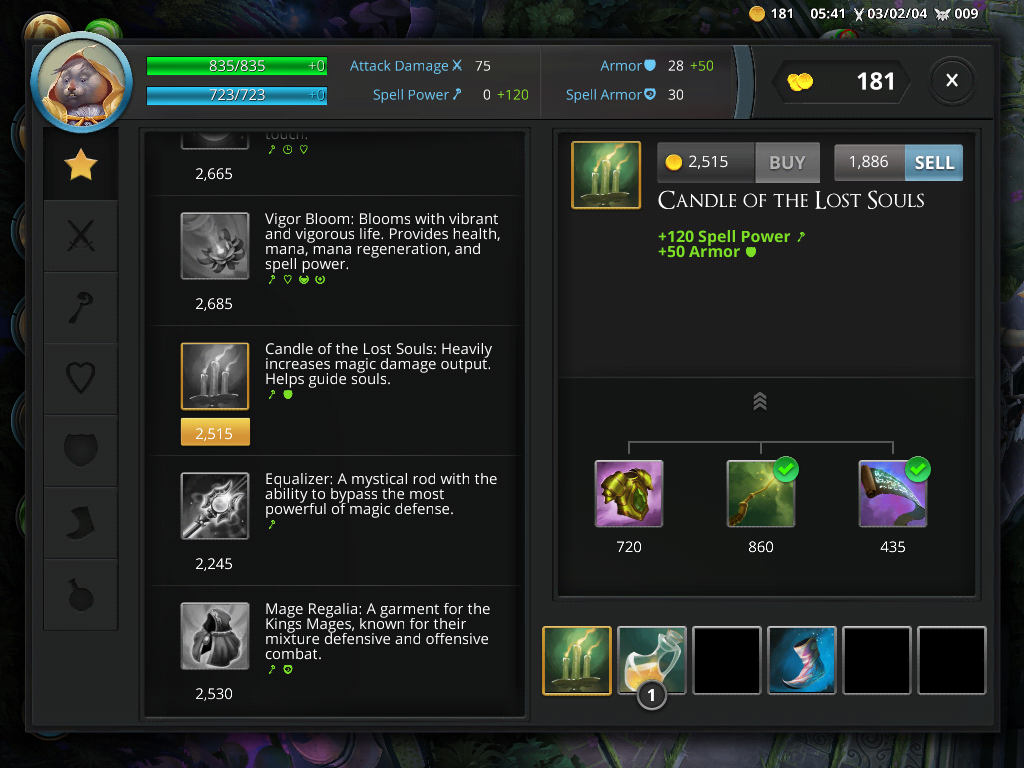
Task: Close the shop window
Action: tap(952, 81)
